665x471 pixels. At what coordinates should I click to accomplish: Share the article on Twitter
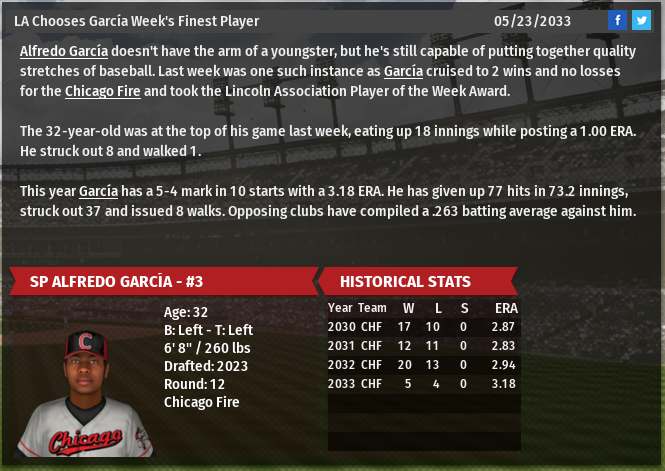click(641, 20)
